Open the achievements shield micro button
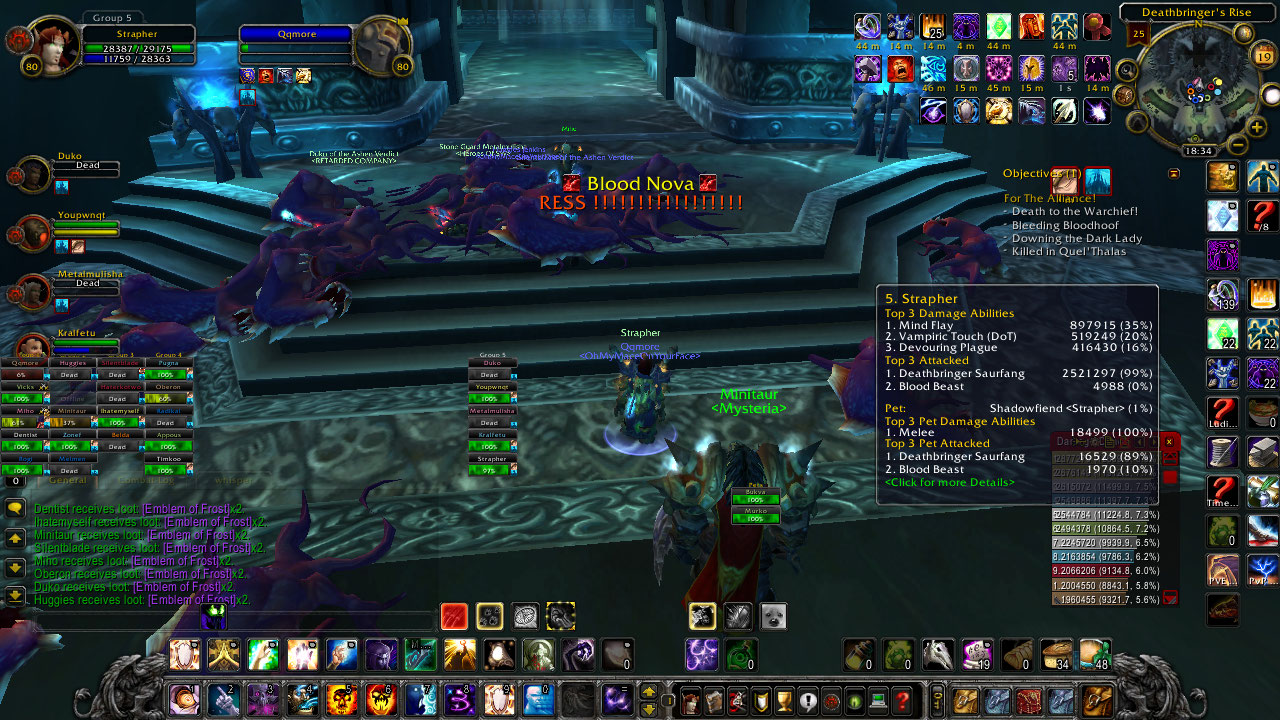 [763, 699]
